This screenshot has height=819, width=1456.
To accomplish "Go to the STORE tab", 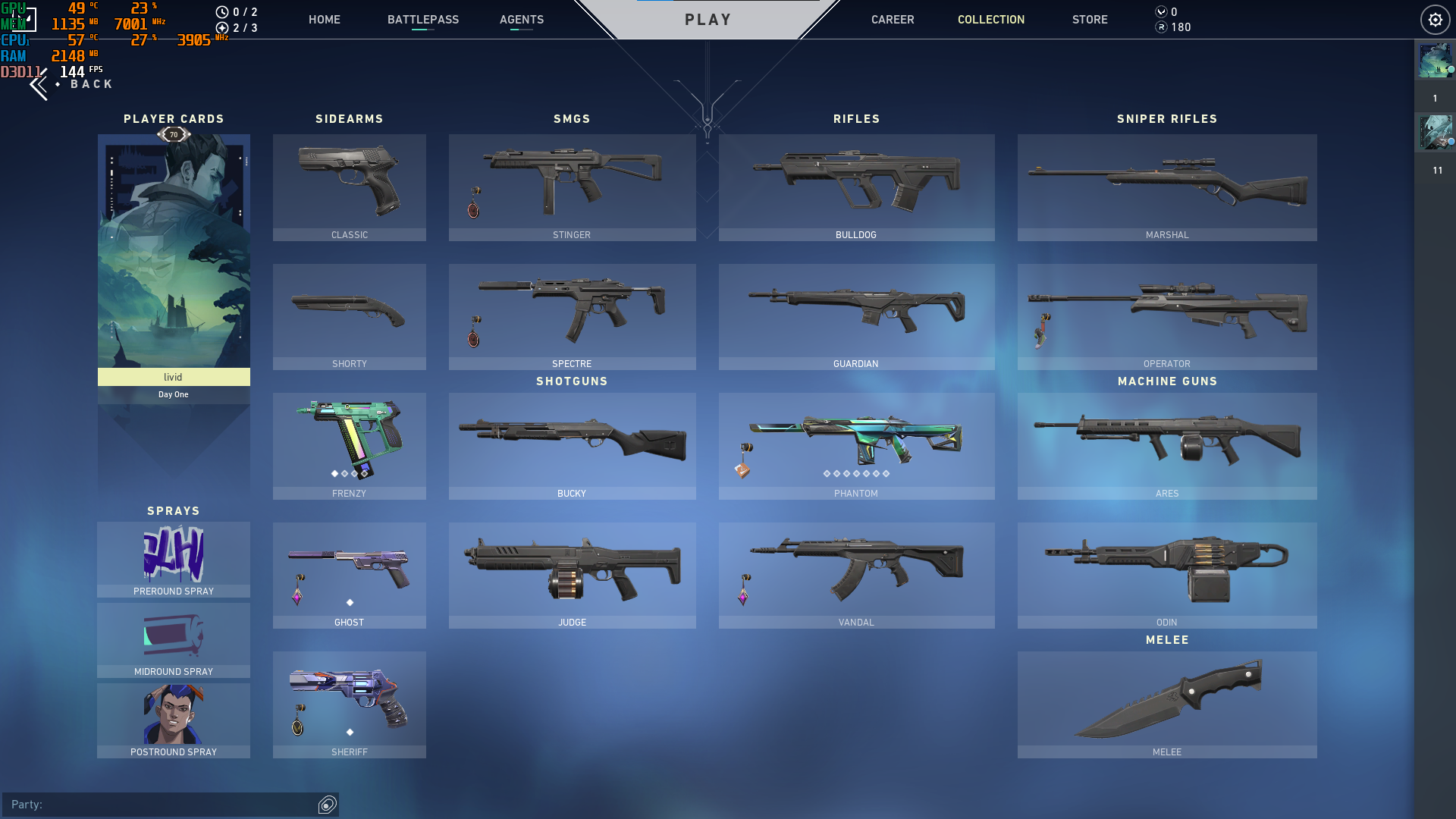I will [x=1090, y=20].
